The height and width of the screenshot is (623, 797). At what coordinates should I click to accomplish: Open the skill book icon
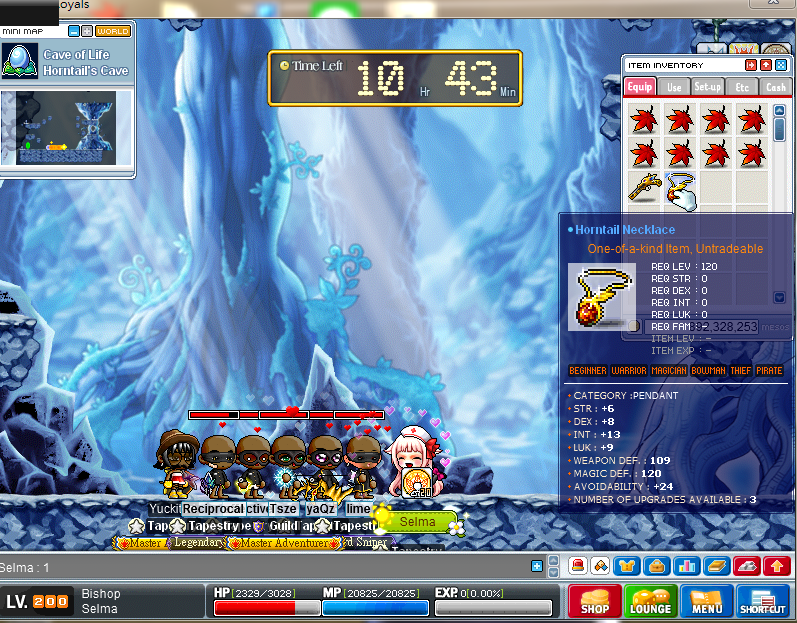click(x=716, y=566)
